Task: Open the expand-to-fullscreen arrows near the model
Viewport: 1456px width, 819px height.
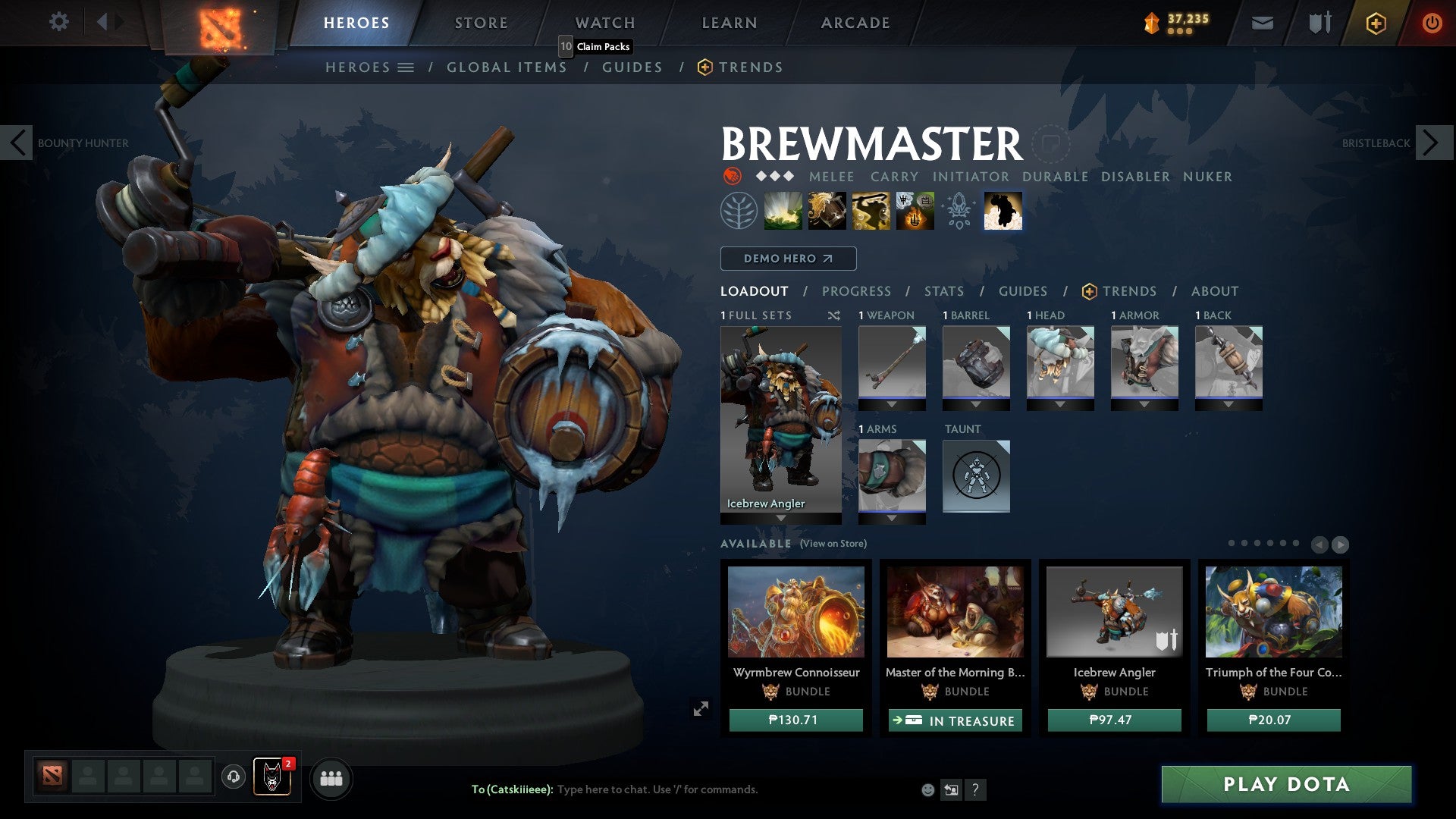Action: click(701, 708)
